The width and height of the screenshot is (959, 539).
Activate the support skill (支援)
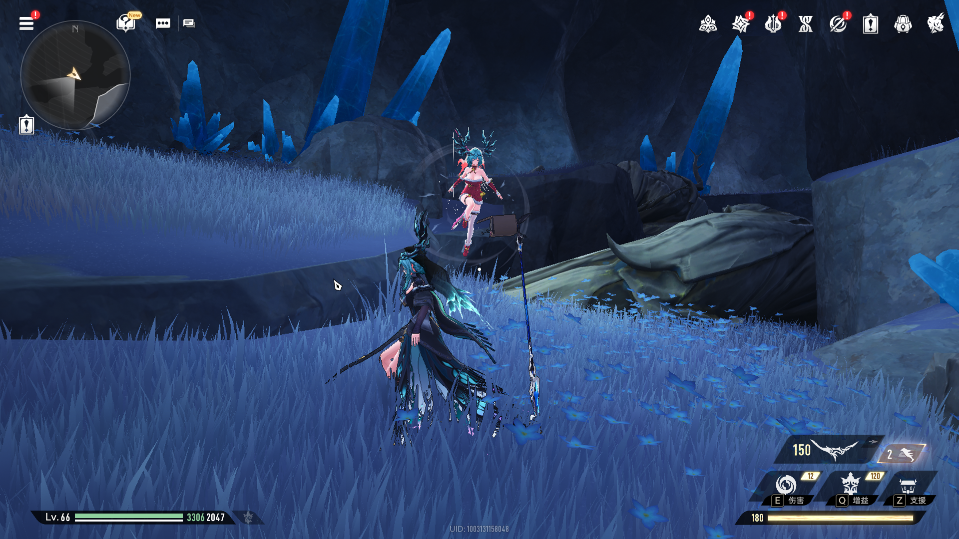pos(911,487)
